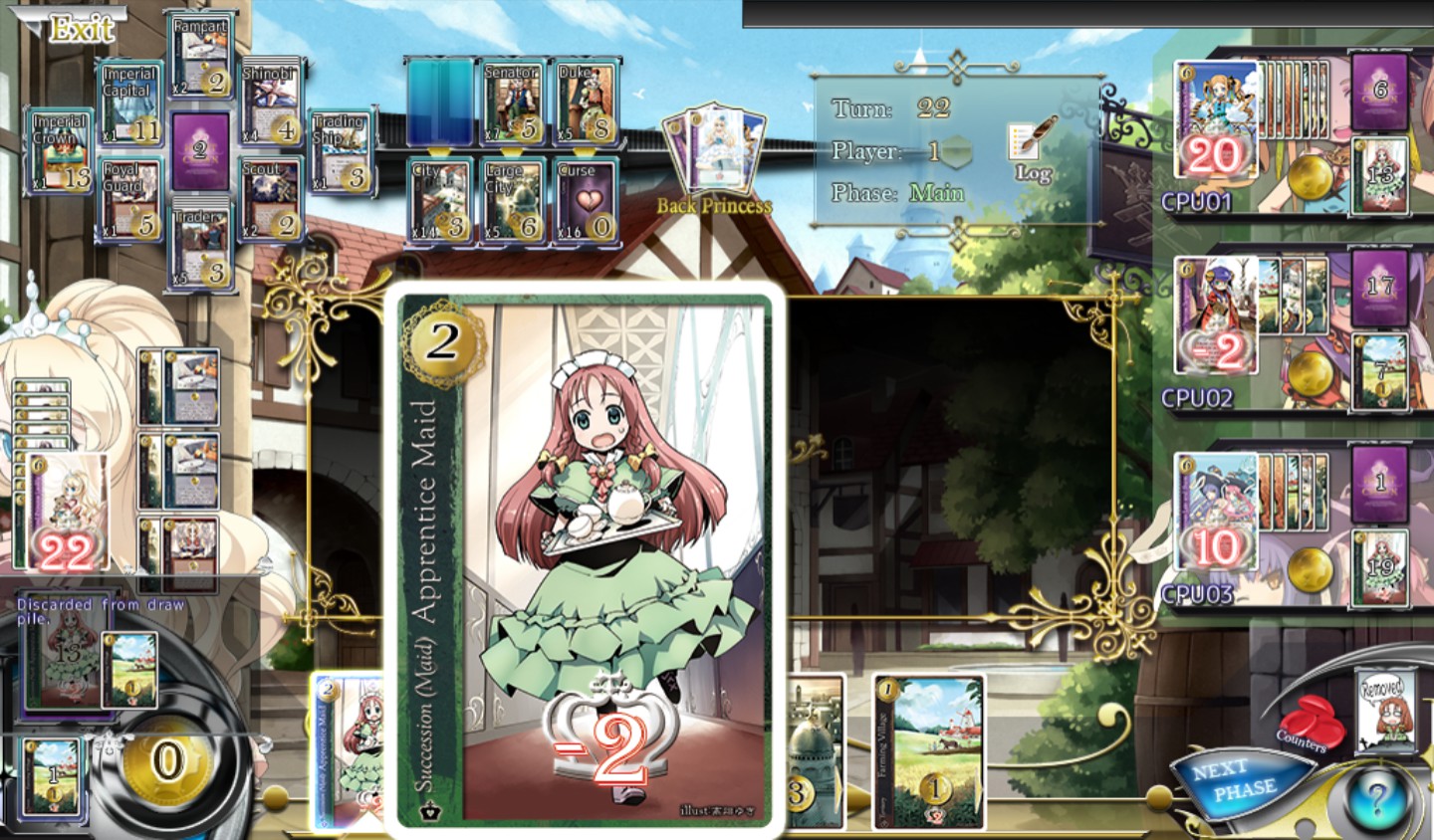Choose the Trading Ship card

coord(341,151)
